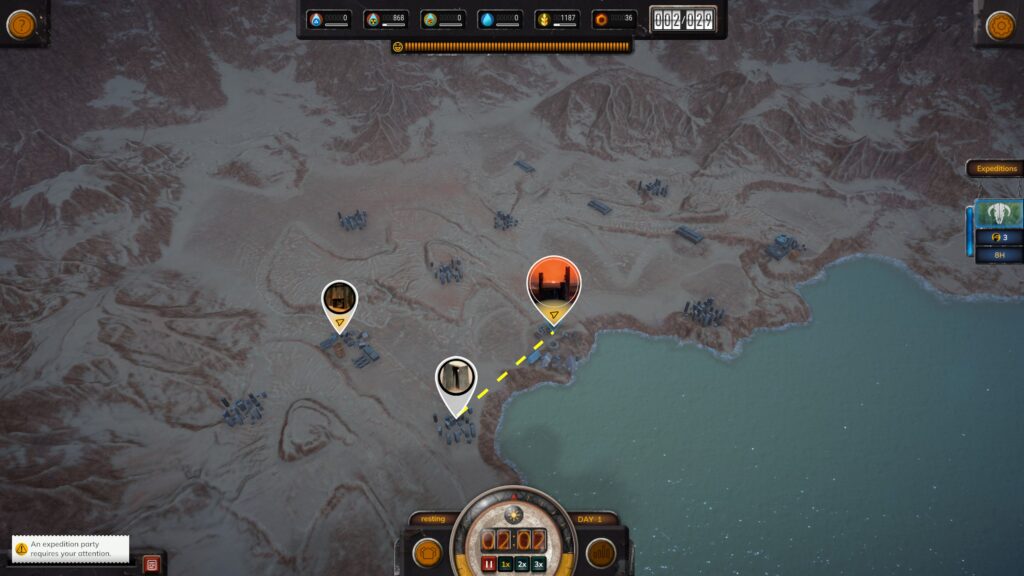Screen dimensions: 1024x576
Task: Open the red log button
Action: [x=152, y=564]
